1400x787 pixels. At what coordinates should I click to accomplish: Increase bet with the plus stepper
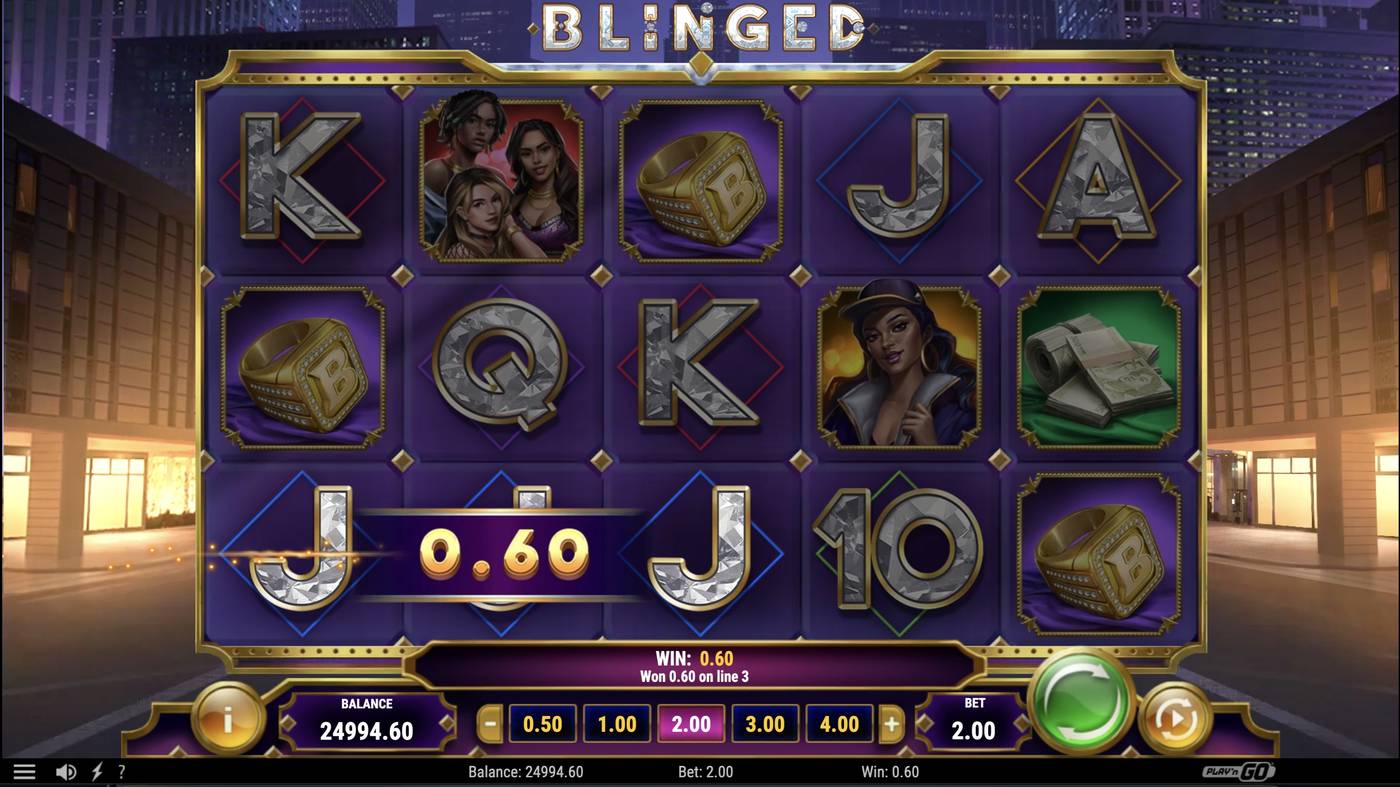click(x=893, y=723)
